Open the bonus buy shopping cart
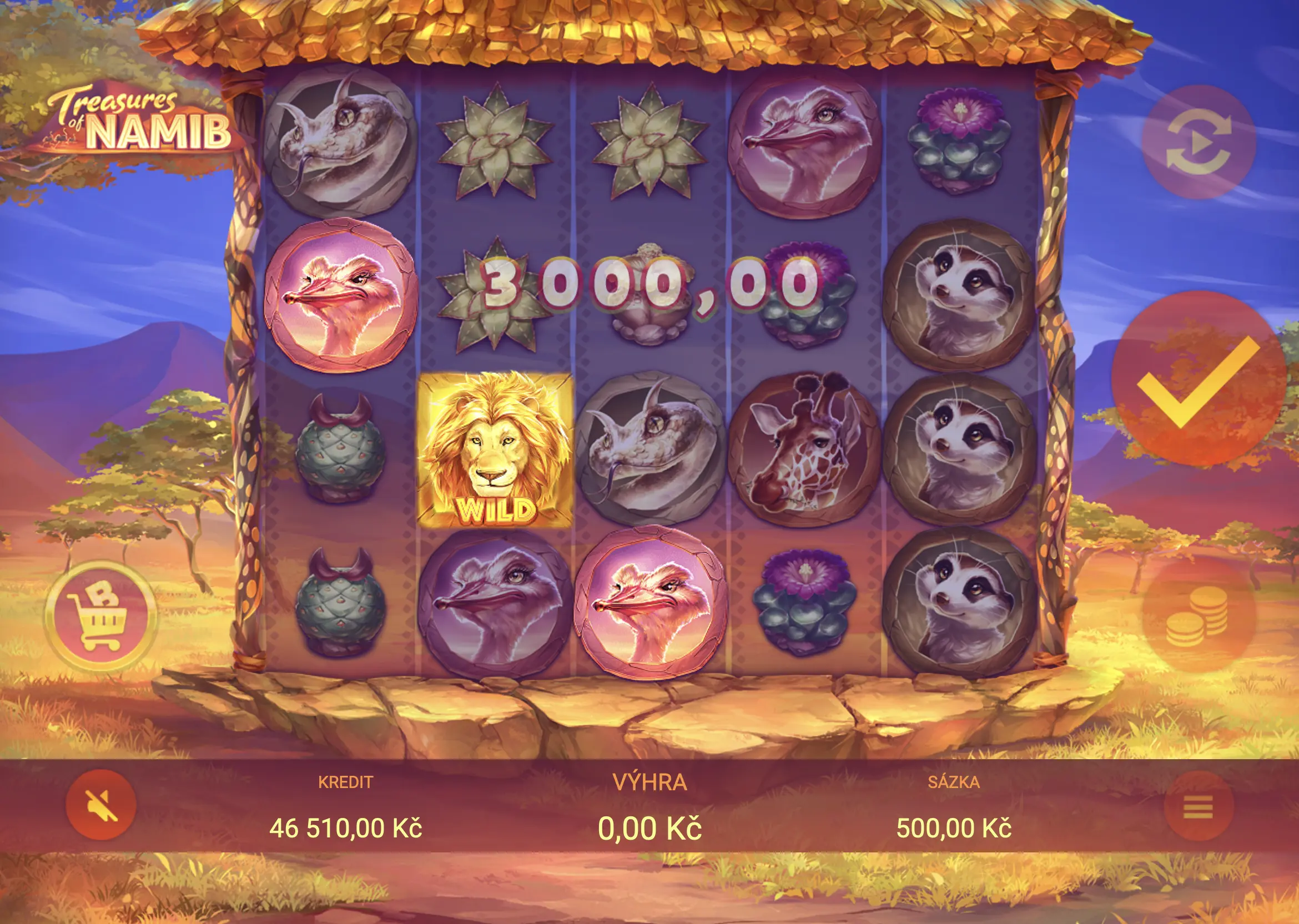1299x924 pixels. click(100, 615)
